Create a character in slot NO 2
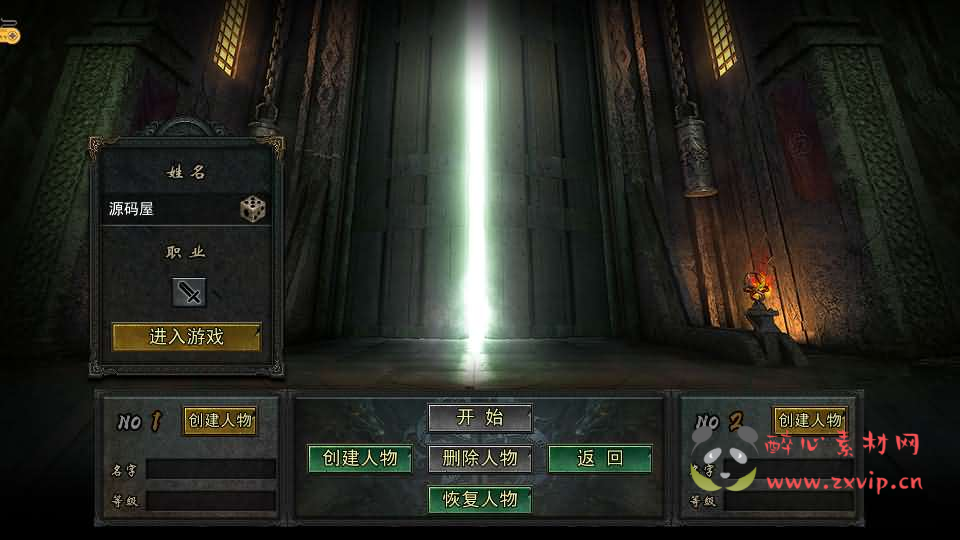 pos(810,420)
